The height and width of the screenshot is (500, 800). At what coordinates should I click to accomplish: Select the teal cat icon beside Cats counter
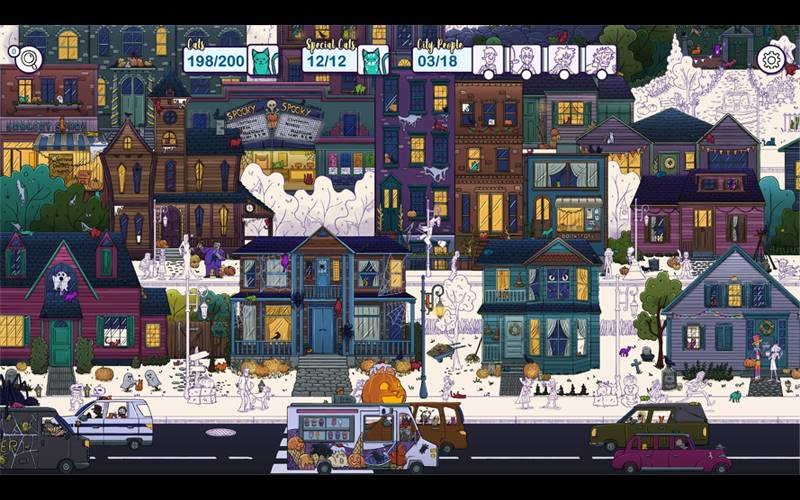pyautogui.click(x=263, y=61)
